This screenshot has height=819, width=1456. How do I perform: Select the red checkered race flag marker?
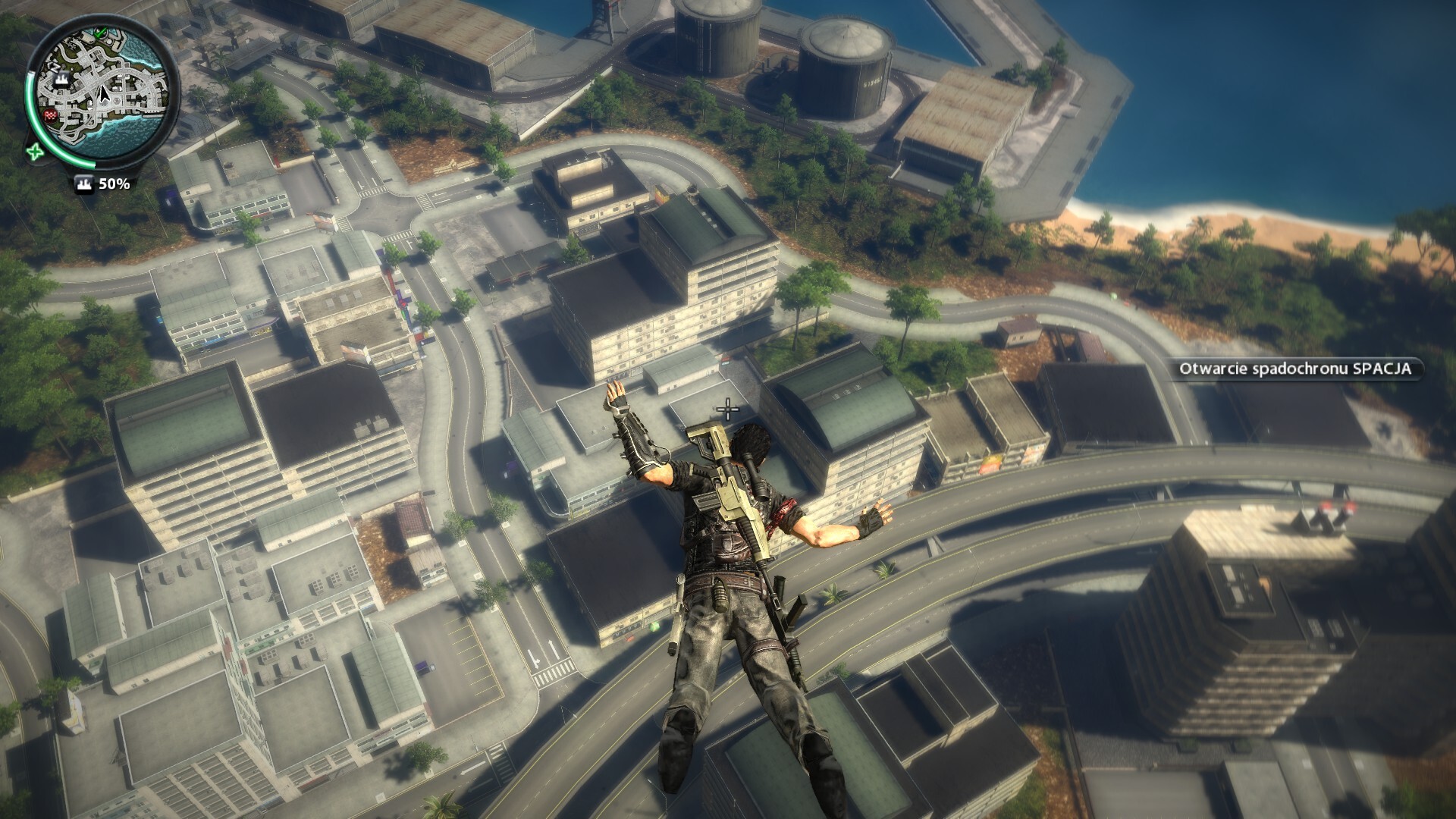click(x=52, y=115)
